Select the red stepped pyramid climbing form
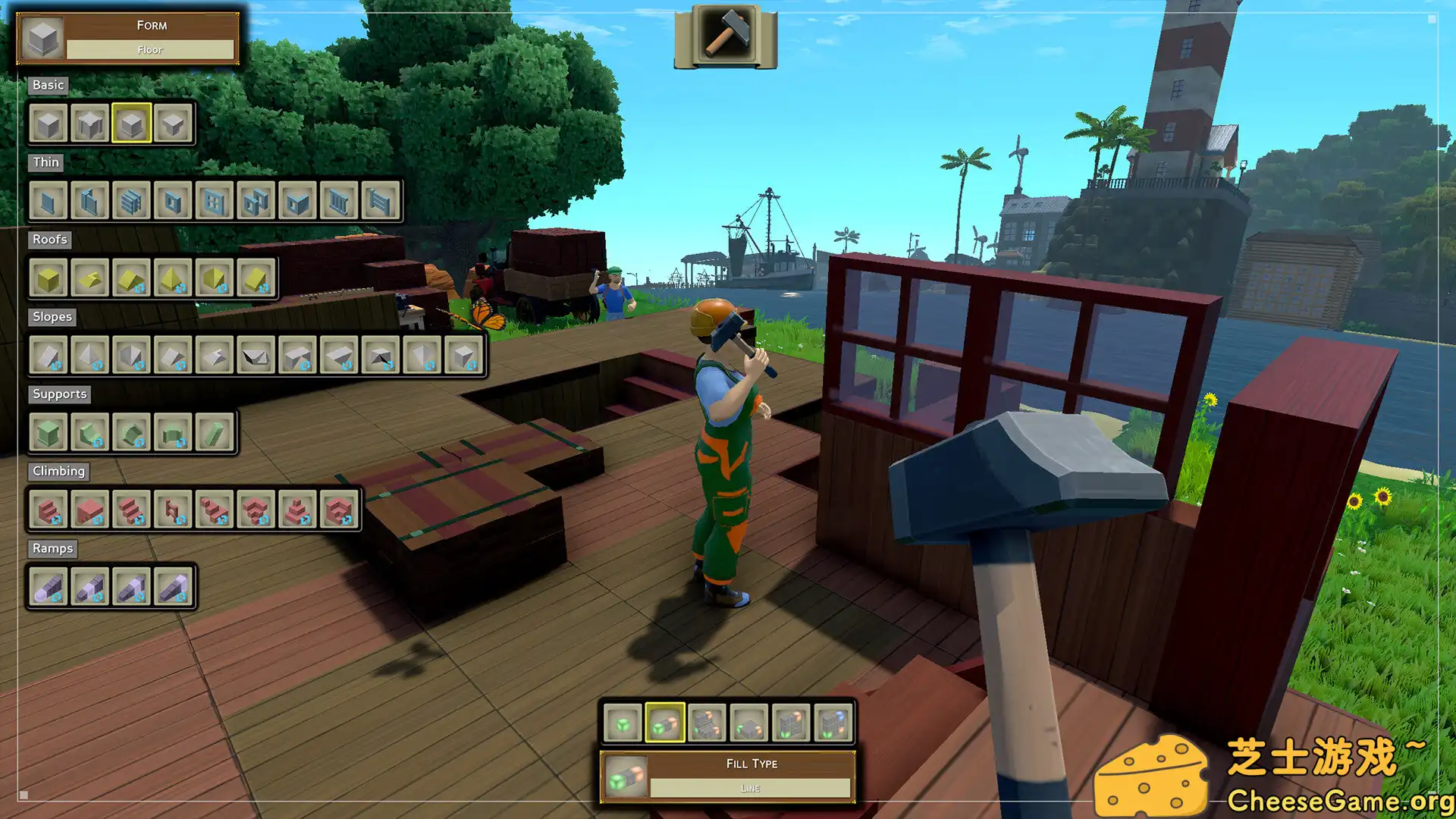Screen dimensions: 1456x819 pyautogui.click(x=297, y=510)
